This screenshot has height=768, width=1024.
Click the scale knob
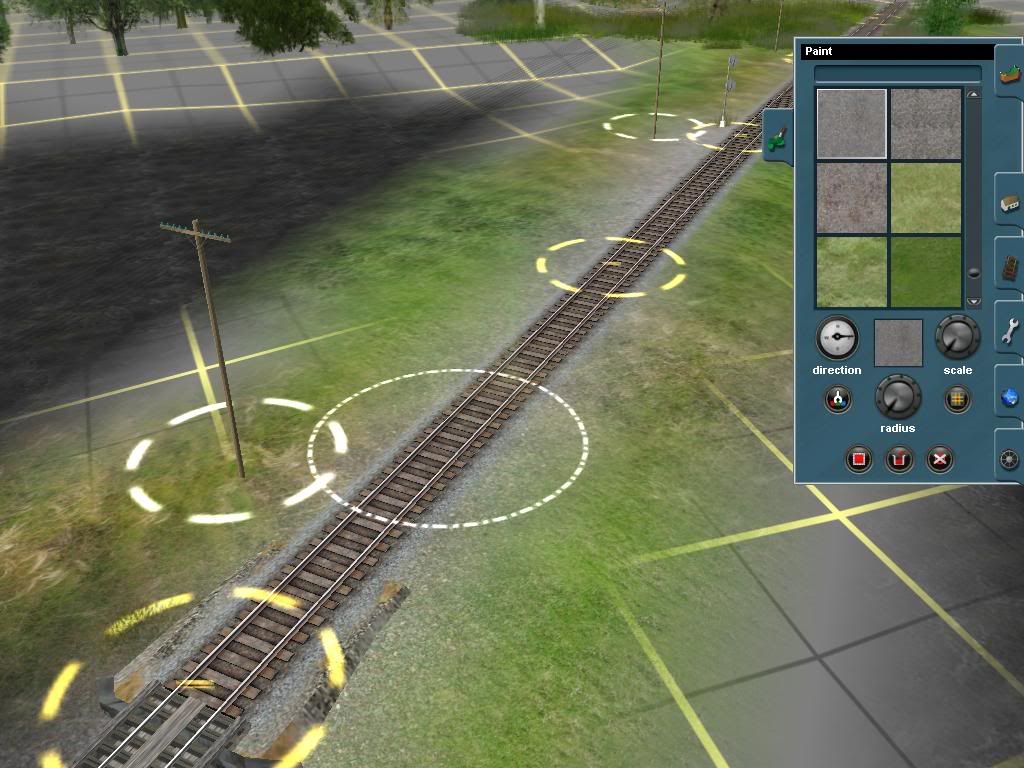coord(957,338)
